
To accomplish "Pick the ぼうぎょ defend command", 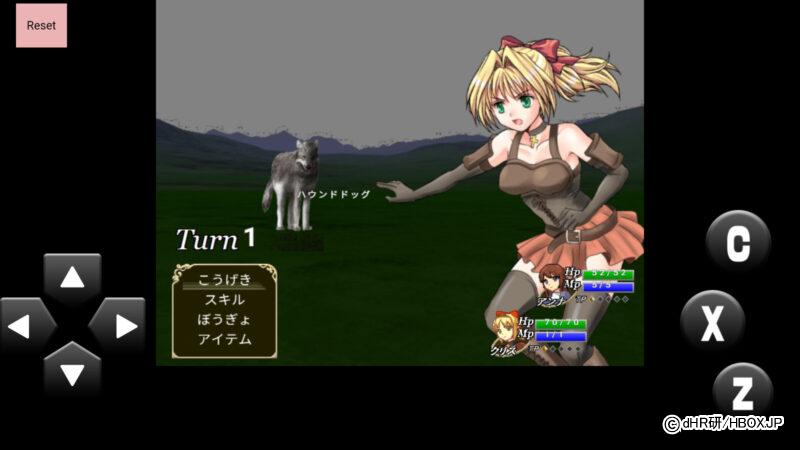I will pyautogui.click(x=224, y=319).
